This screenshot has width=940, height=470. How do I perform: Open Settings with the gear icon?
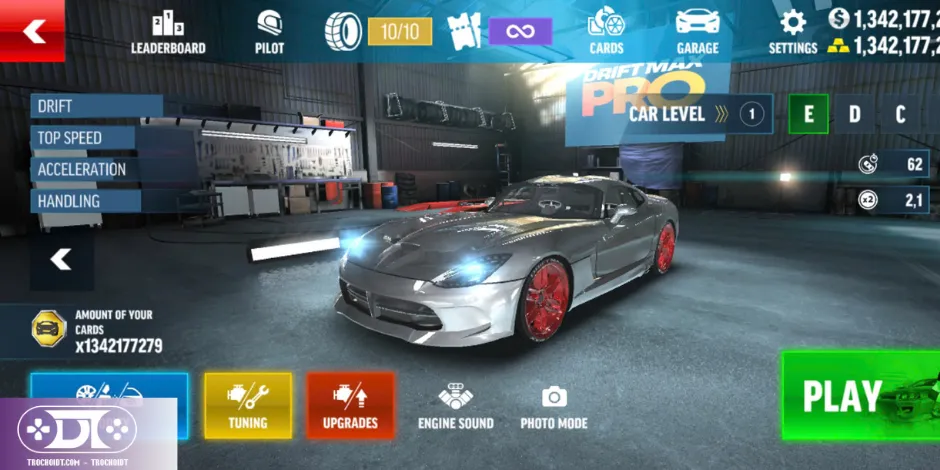click(792, 33)
